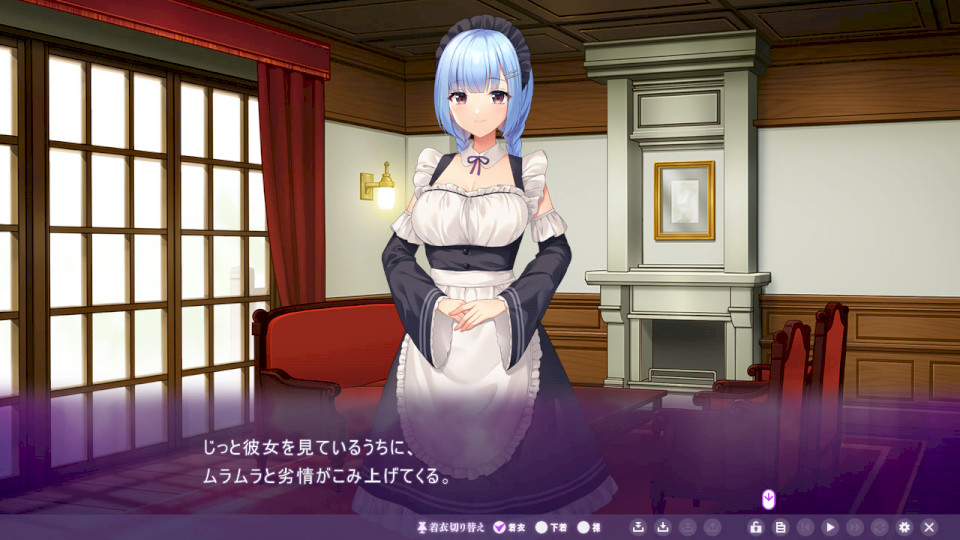
Task: Select the 下着 outfit option
Action: click(x=542, y=527)
